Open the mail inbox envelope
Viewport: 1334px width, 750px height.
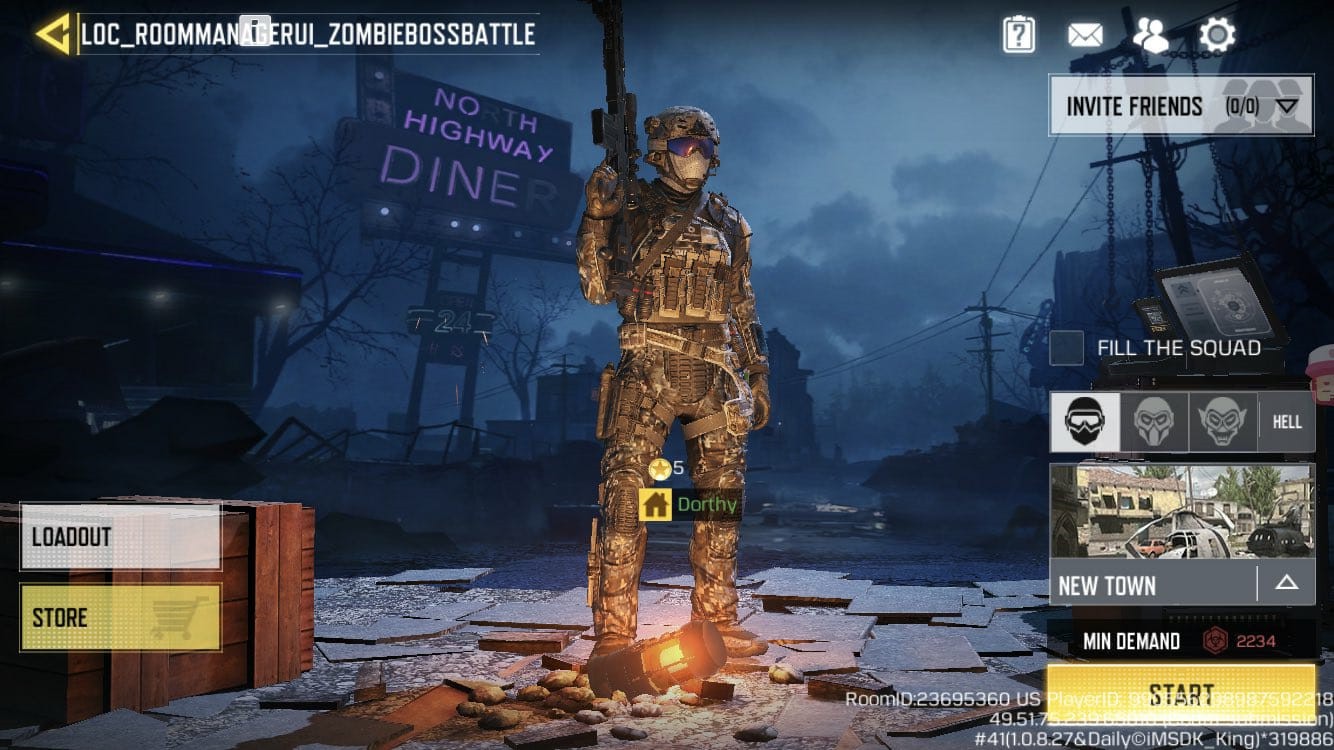[x=1085, y=36]
